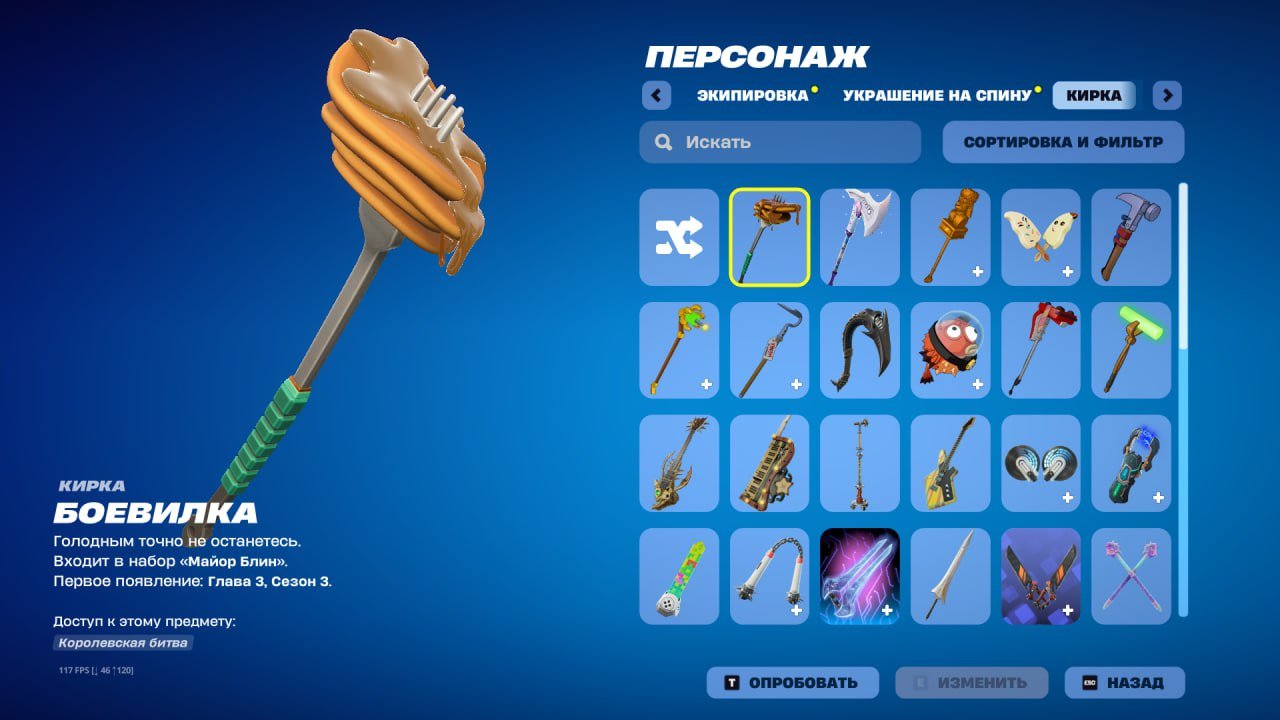Open СОРТИРОВКА И ФИЛЬТР options

click(x=1063, y=141)
